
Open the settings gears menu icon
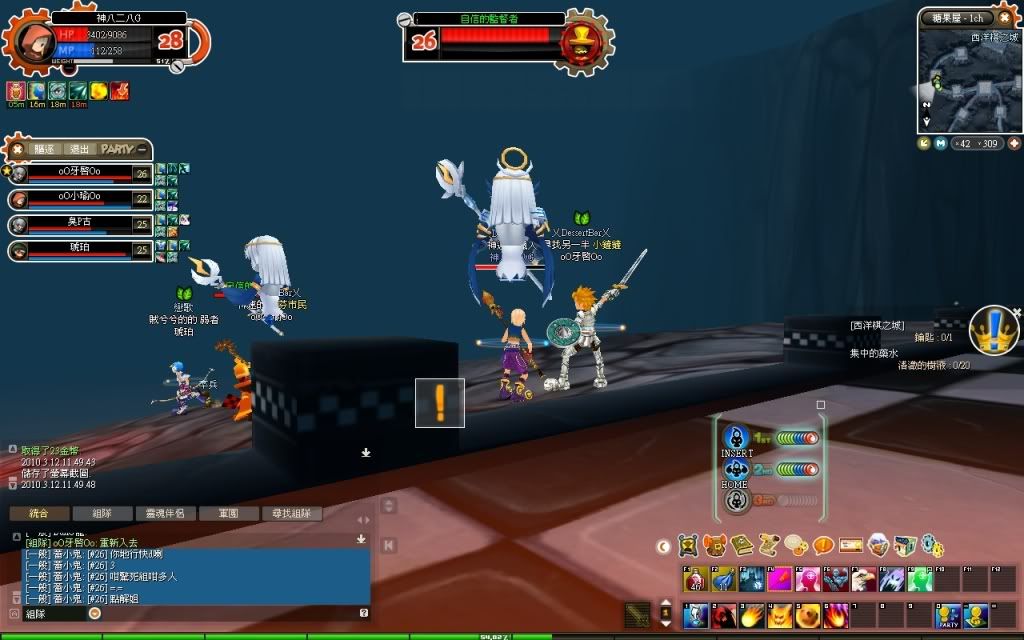(932, 545)
